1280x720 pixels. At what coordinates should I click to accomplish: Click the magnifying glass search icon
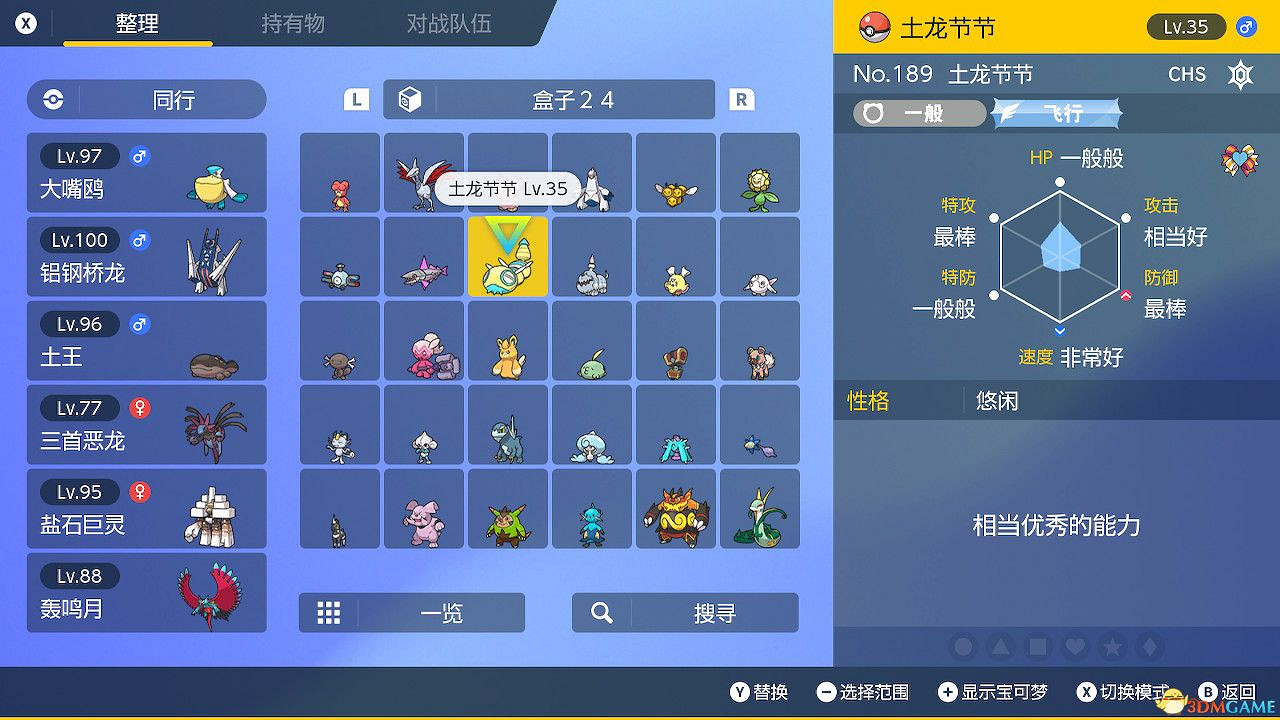tap(601, 612)
